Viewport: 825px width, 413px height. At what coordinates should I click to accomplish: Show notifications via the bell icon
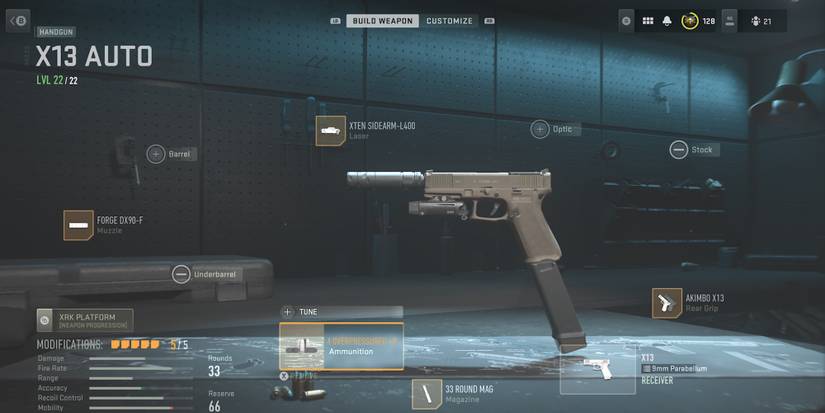point(667,21)
